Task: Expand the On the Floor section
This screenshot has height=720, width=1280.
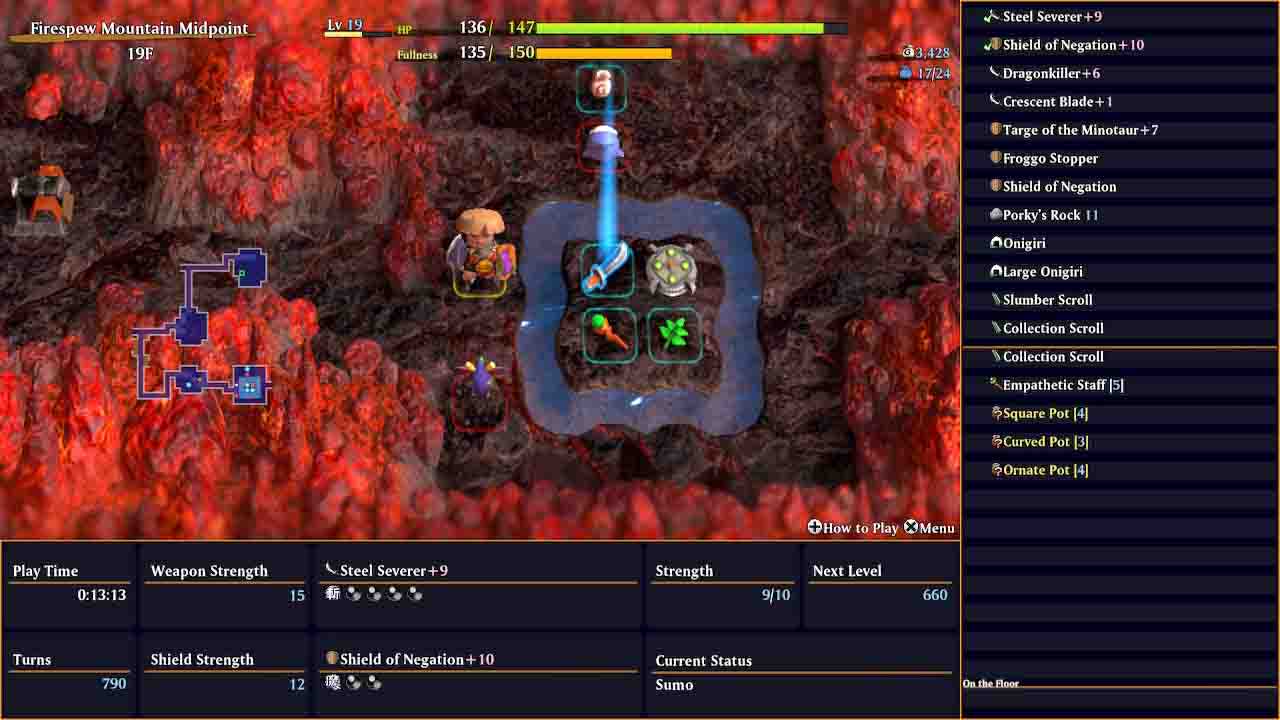Action: coord(990,683)
